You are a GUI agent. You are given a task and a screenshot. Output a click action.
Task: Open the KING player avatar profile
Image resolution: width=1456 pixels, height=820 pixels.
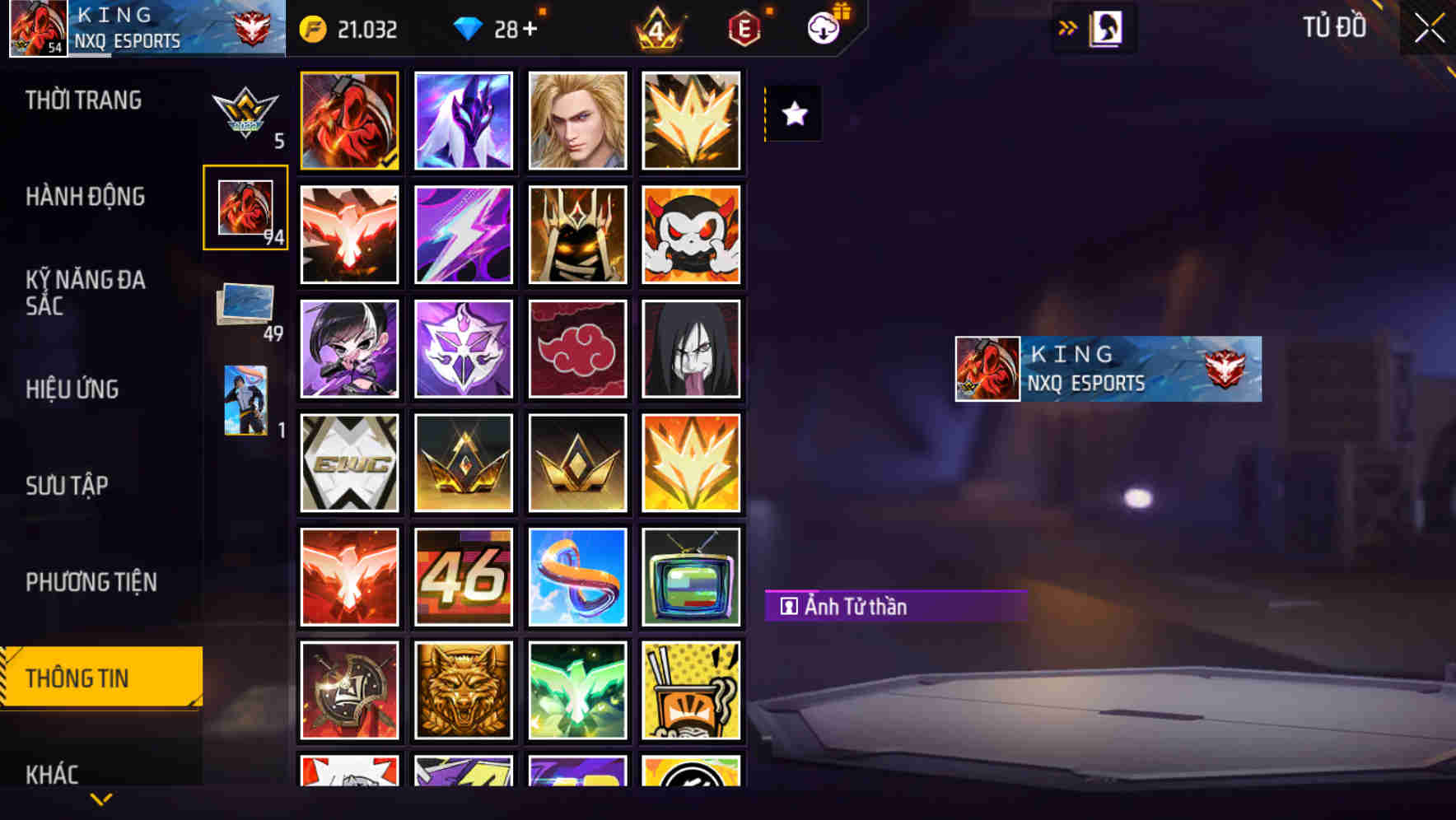point(37,28)
